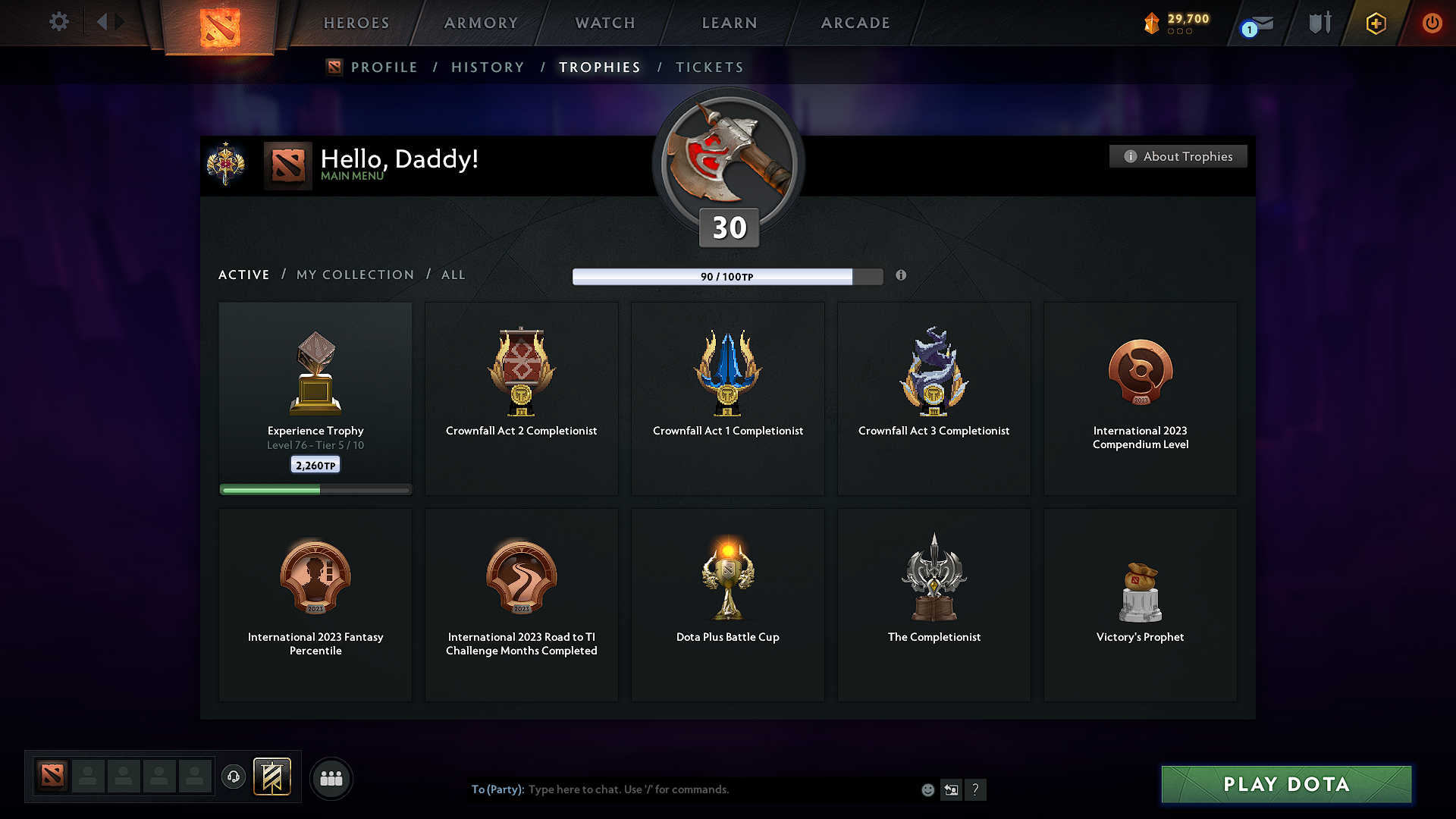
Task: Open the friends list icon
Action: (x=331, y=778)
